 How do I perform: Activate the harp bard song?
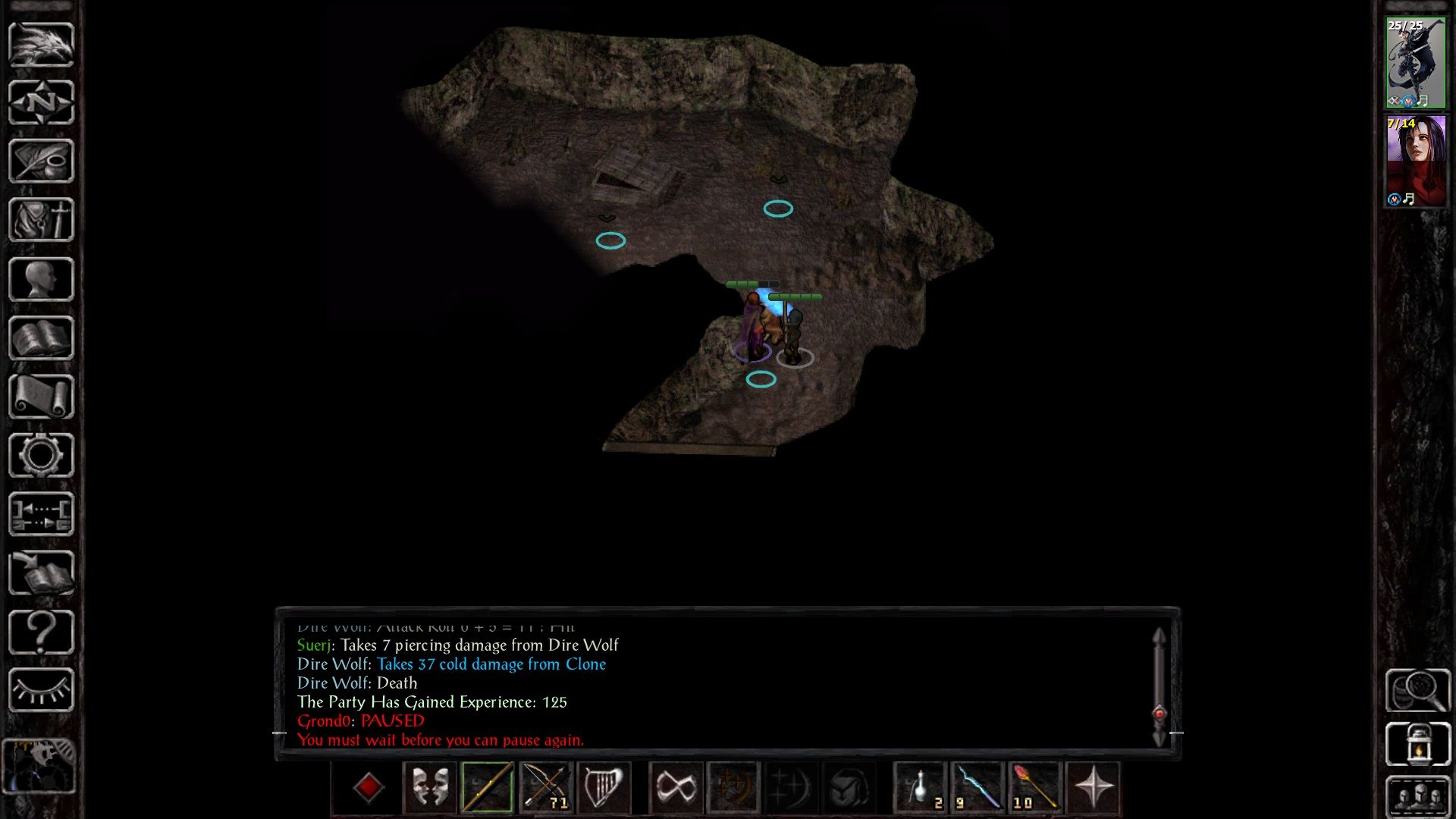point(604,787)
